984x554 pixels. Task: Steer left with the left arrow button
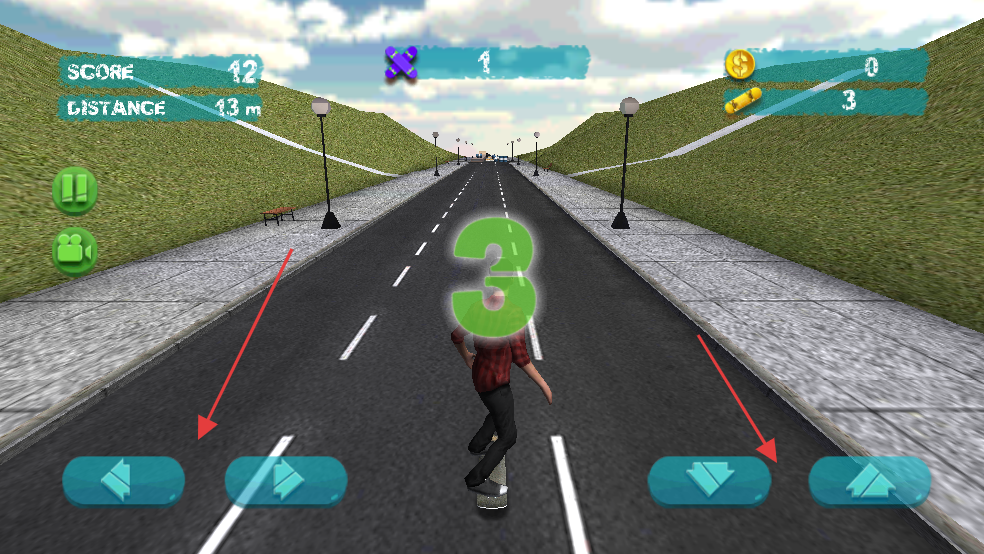tap(124, 481)
